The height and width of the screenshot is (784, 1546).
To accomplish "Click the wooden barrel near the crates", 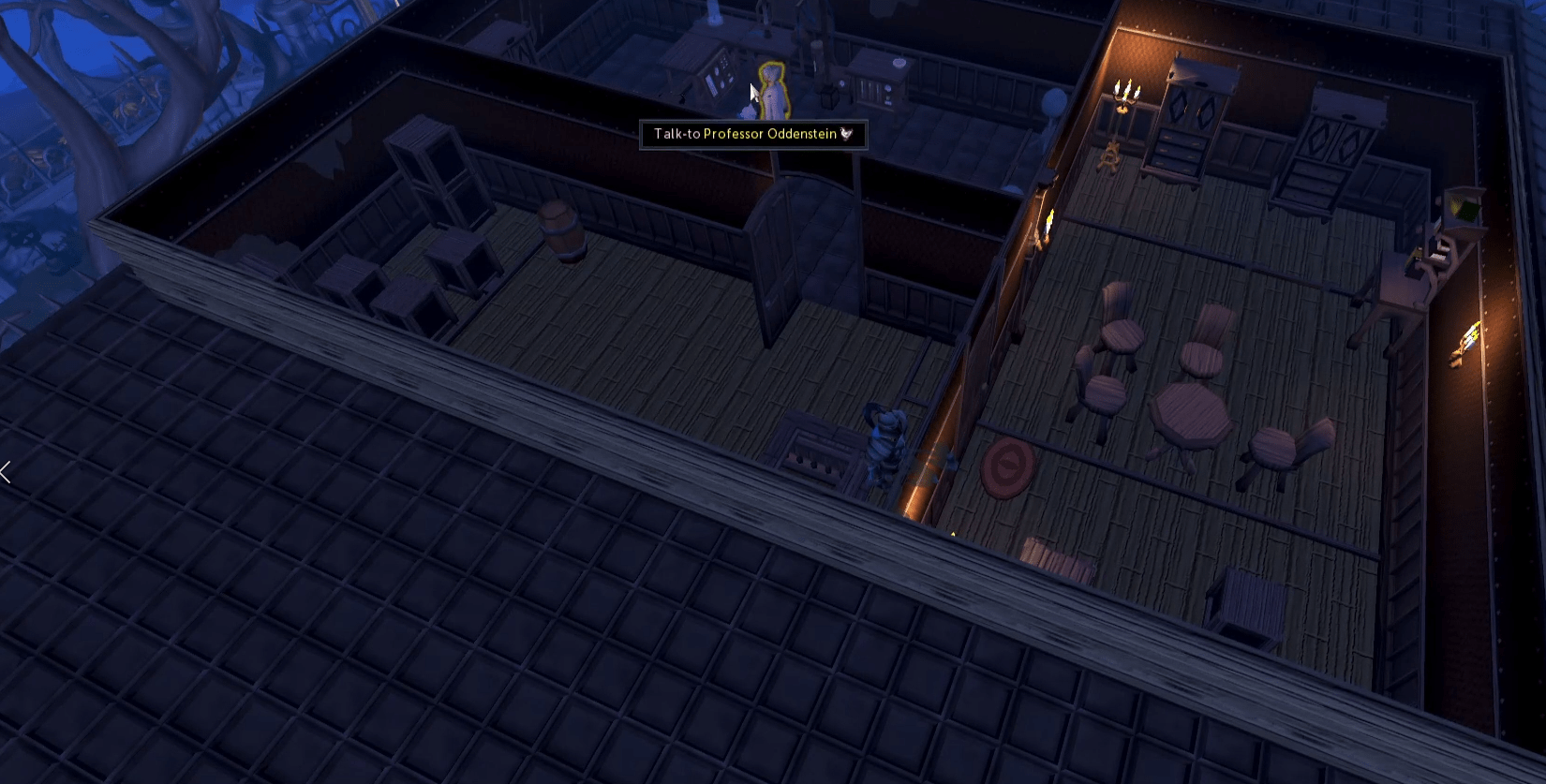I will [558, 228].
